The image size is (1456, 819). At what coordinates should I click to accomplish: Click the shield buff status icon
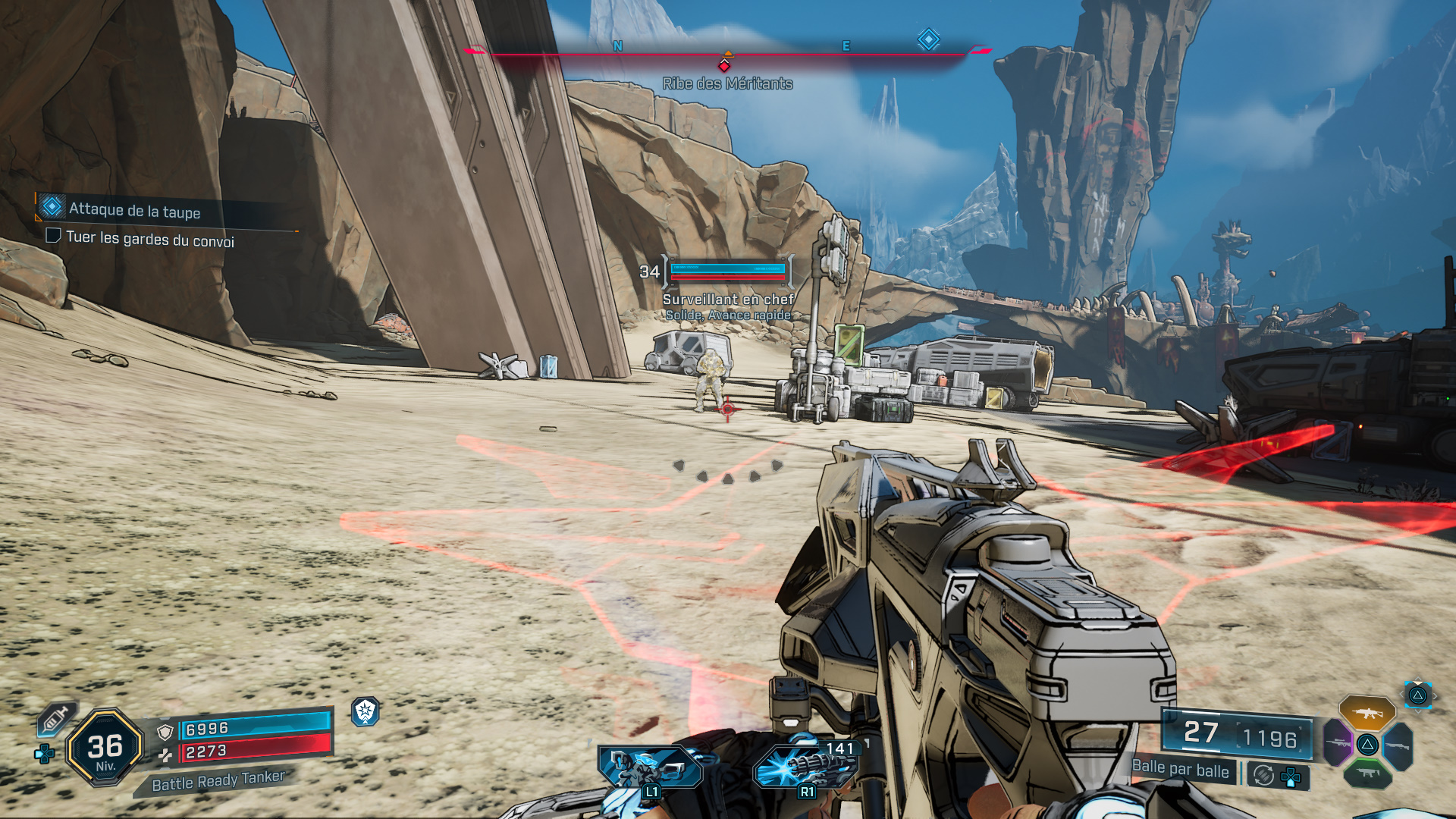tap(366, 711)
